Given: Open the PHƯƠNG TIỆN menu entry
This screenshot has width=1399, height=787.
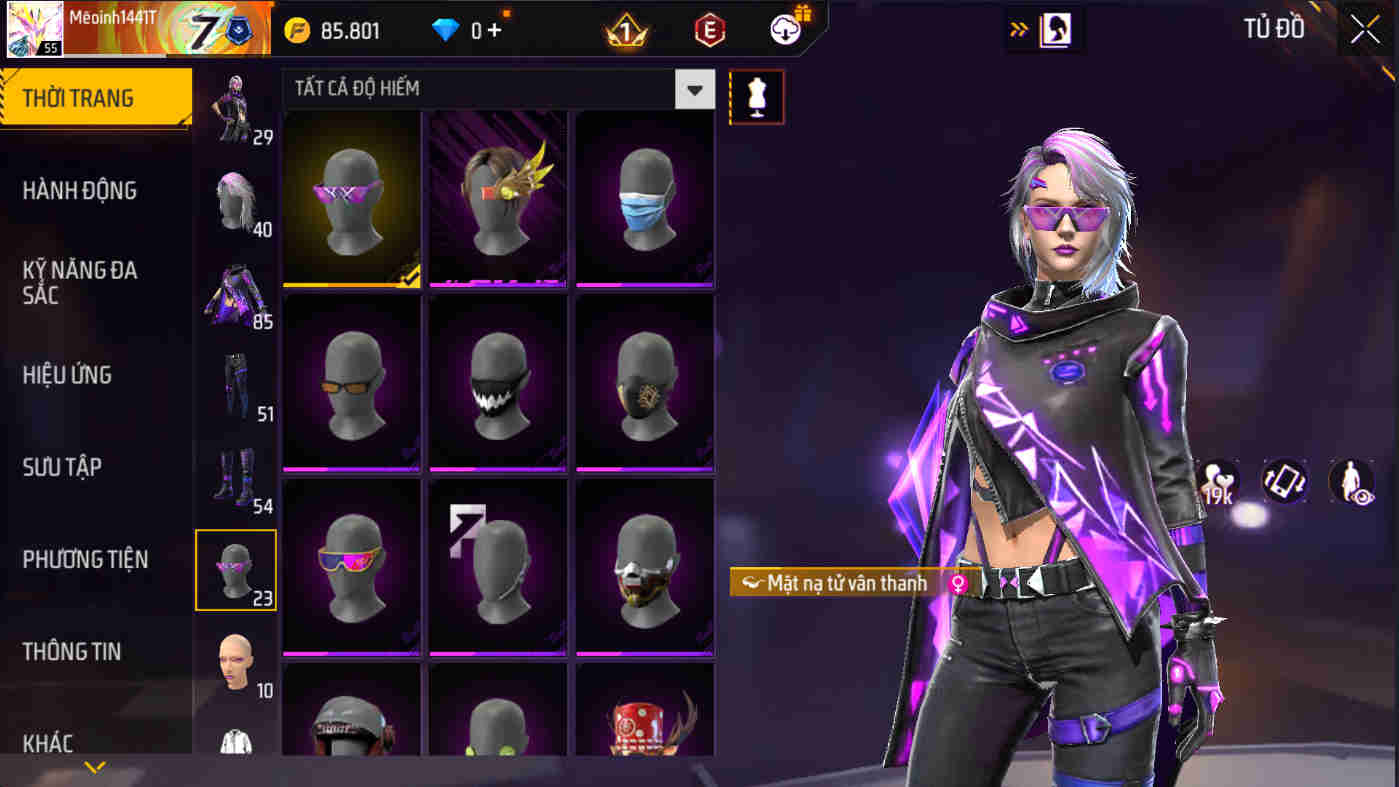Looking at the screenshot, I should pyautogui.click(x=85, y=559).
